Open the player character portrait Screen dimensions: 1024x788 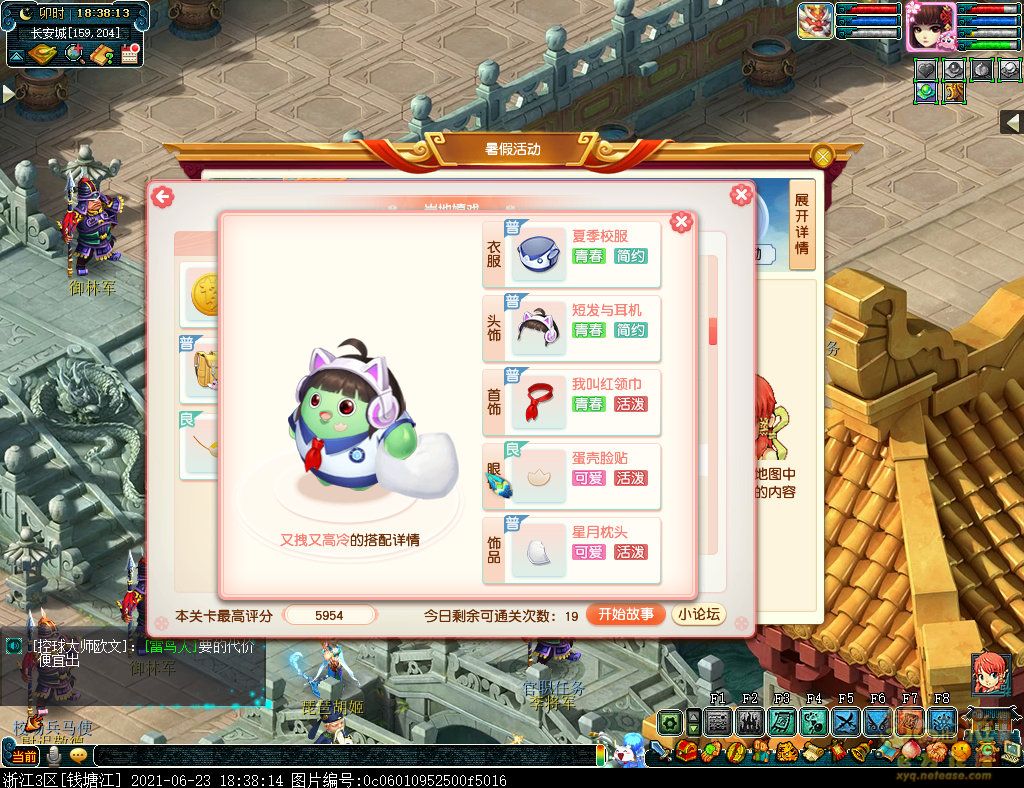(931, 27)
